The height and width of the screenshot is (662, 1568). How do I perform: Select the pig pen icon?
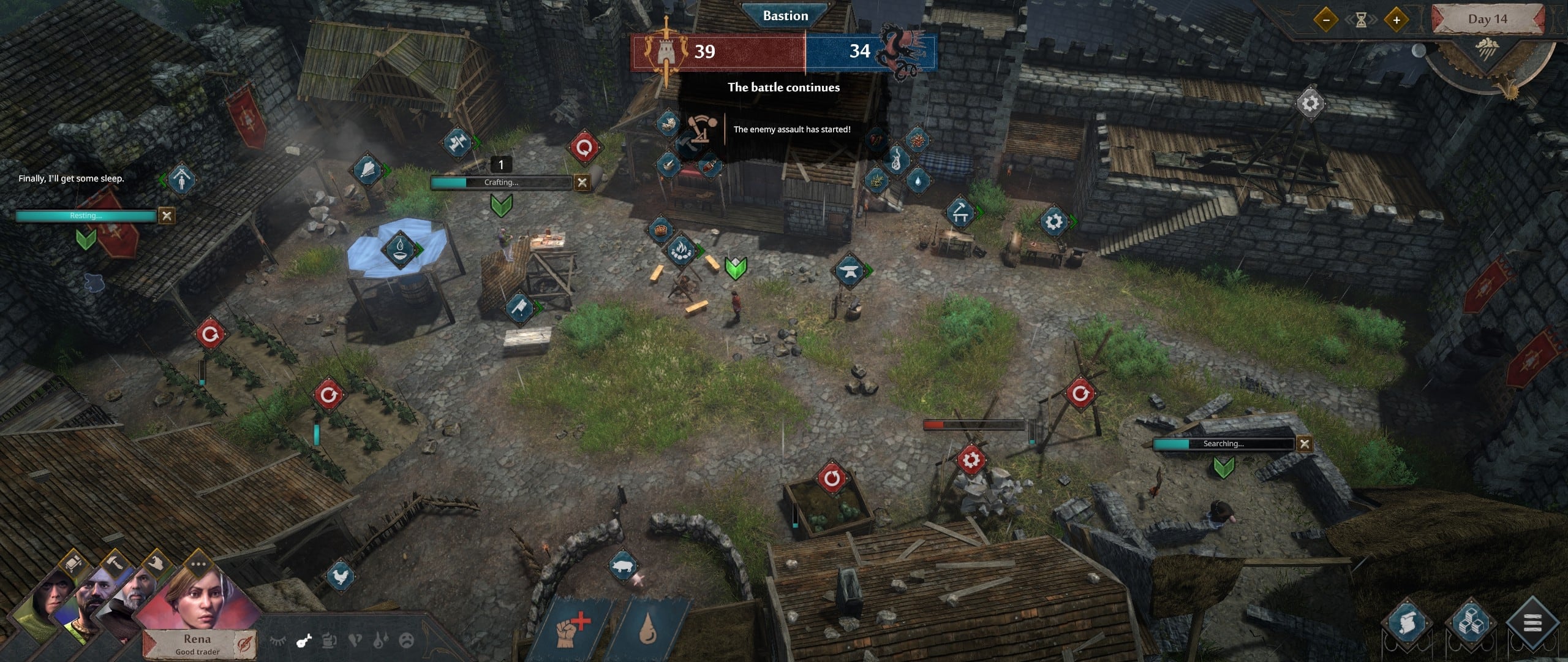624,566
